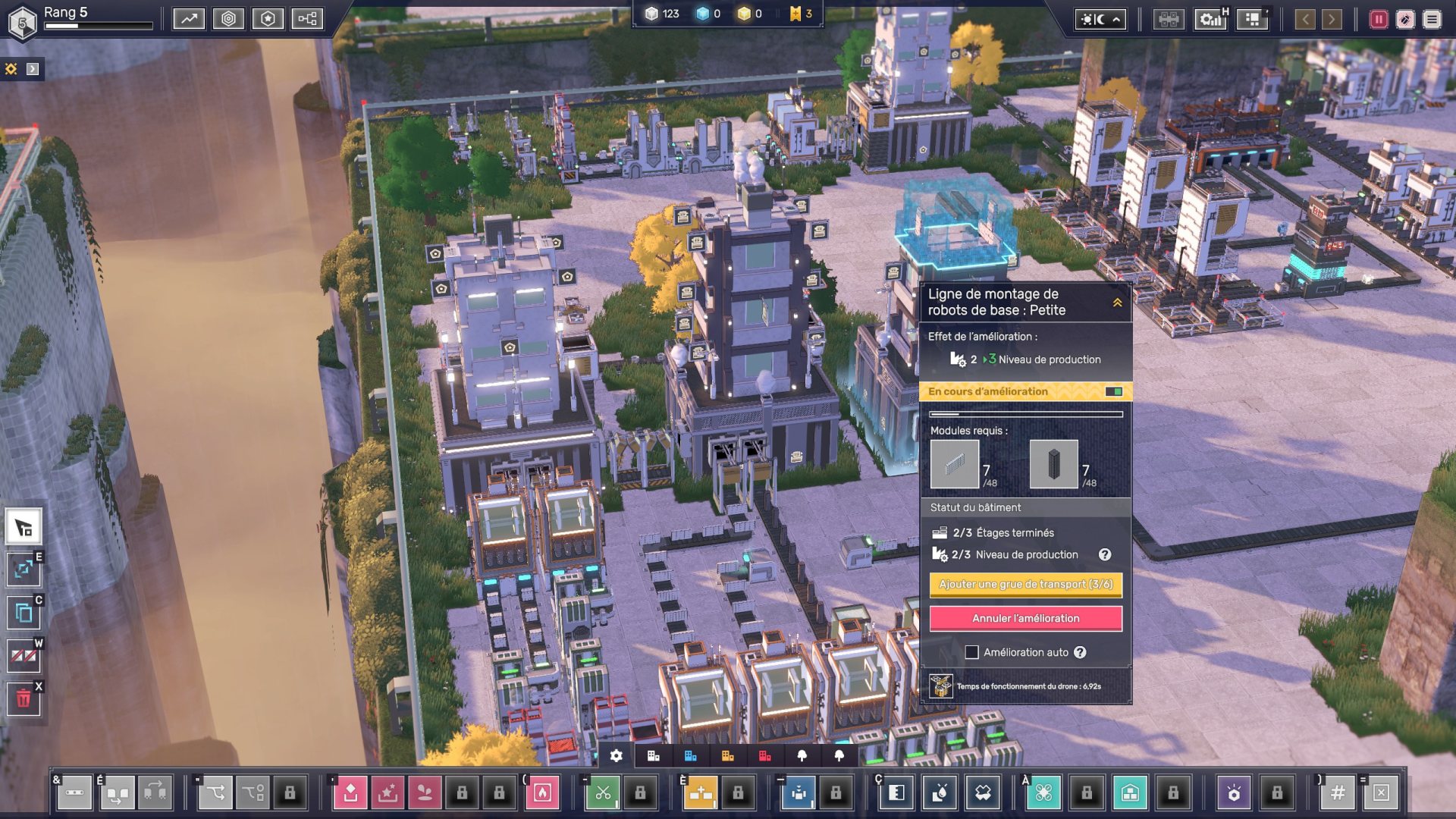The height and width of the screenshot is (819, 1456).
Task: Select the cursor selection tool
Action: coord(24,527)
